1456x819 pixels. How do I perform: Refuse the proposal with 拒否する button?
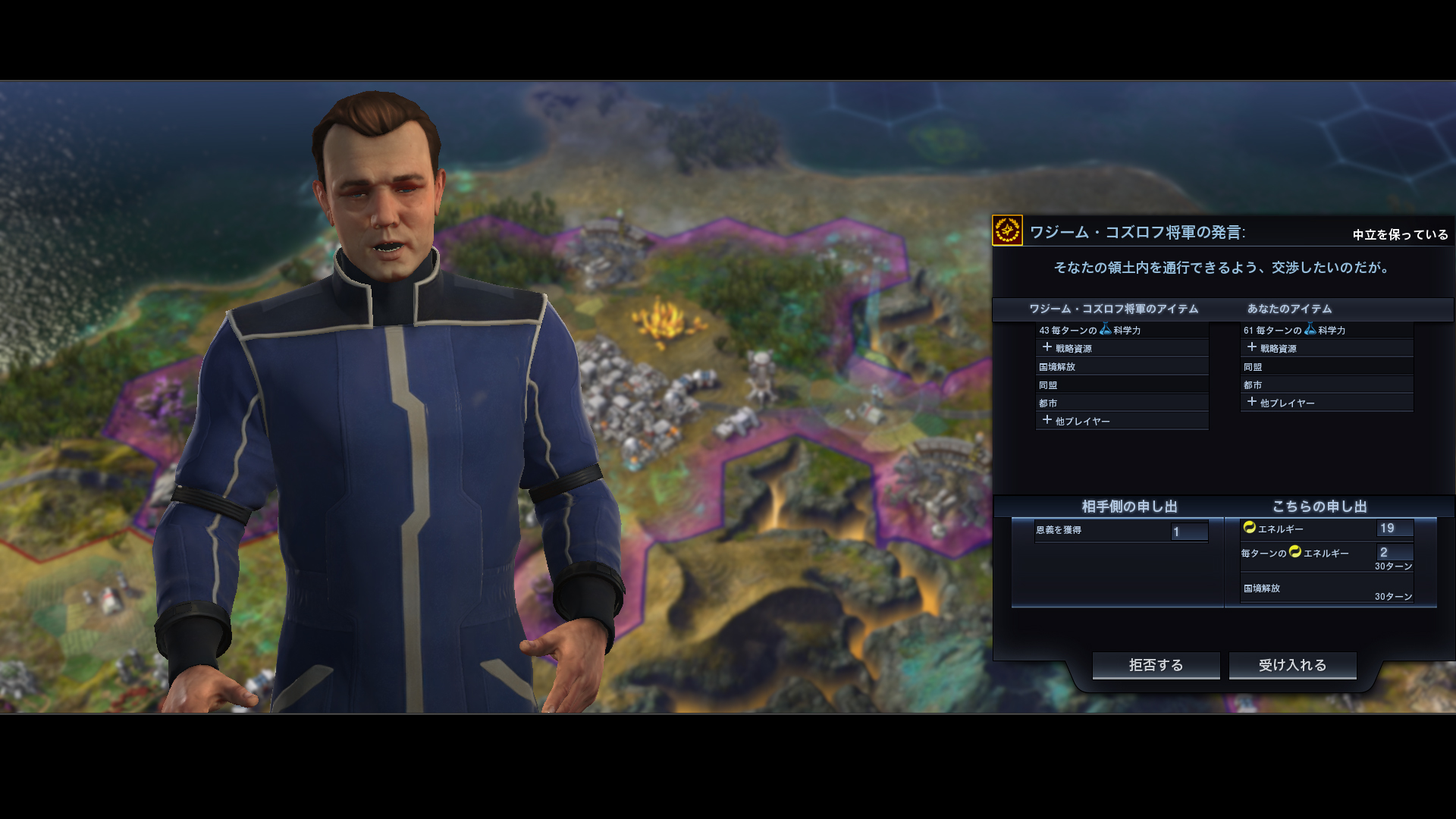[x=1156, y=665]
